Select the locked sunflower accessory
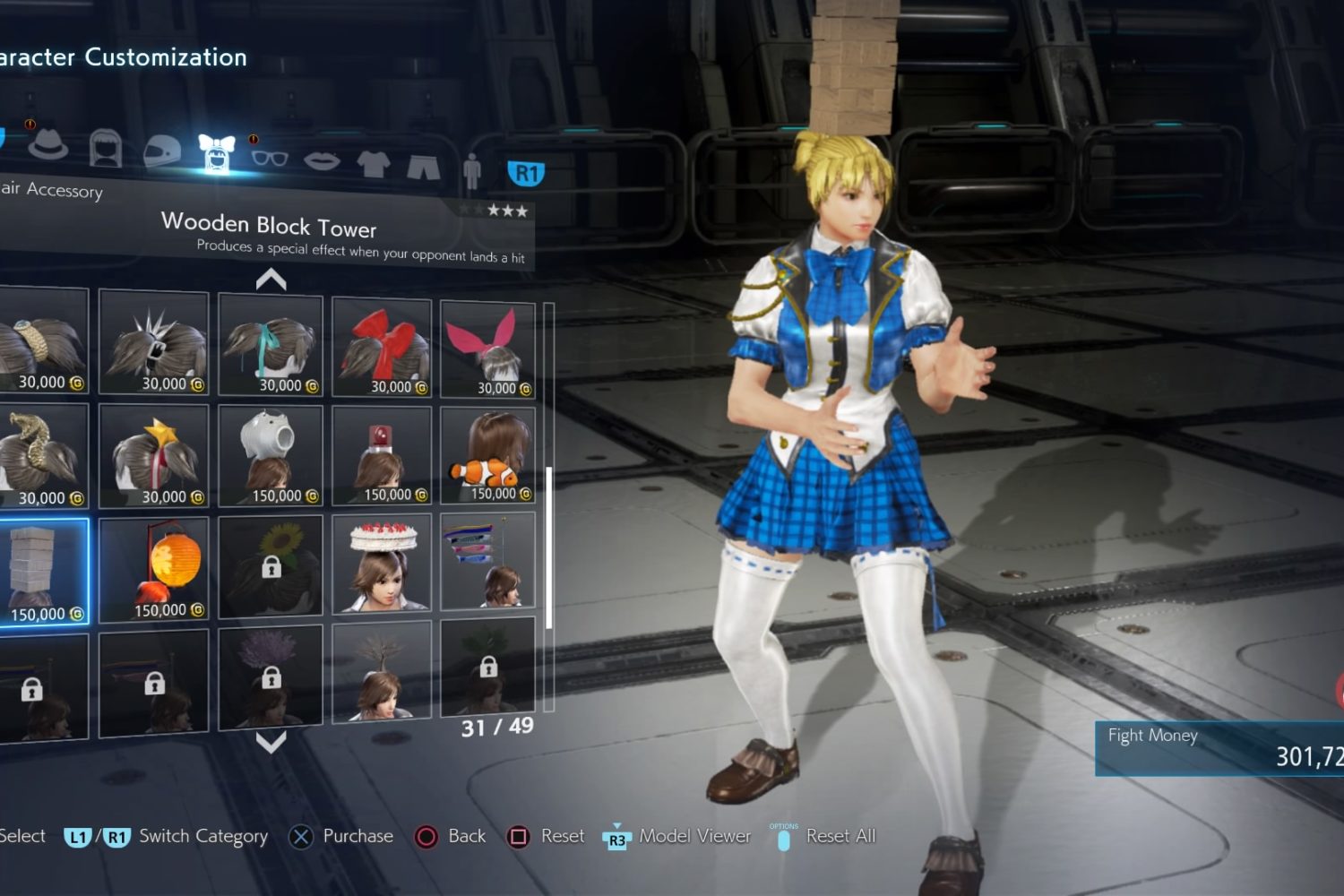1344x896 pixels. click(x=271, y=566)
